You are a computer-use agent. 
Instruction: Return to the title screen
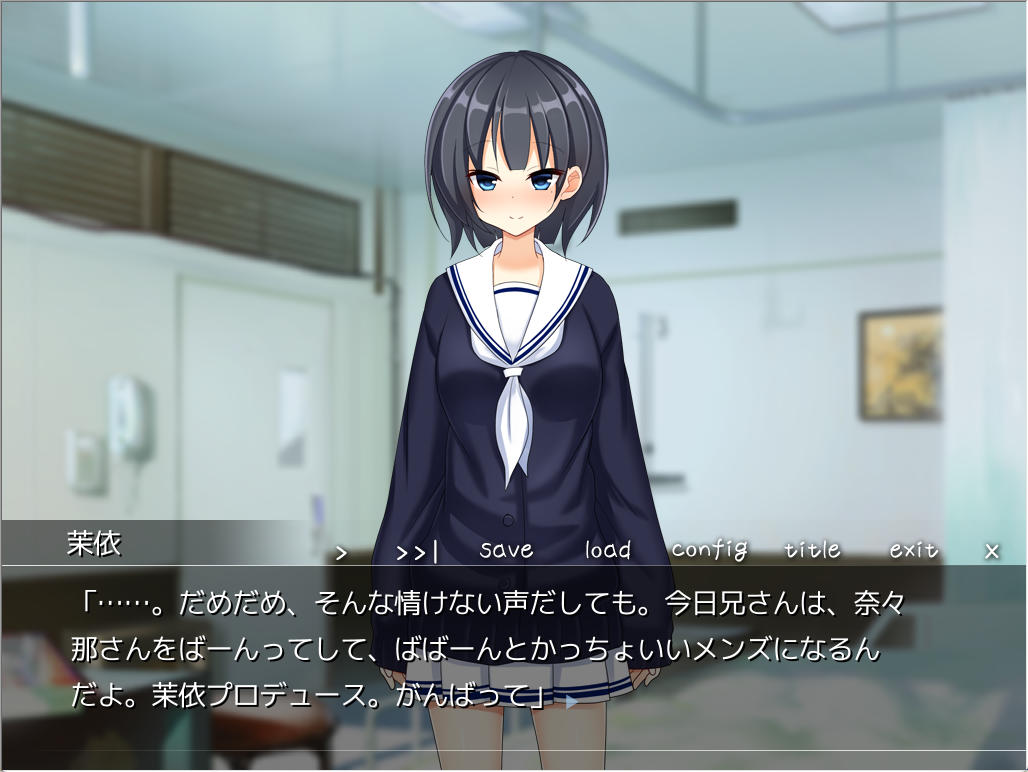tap(812, 550)
